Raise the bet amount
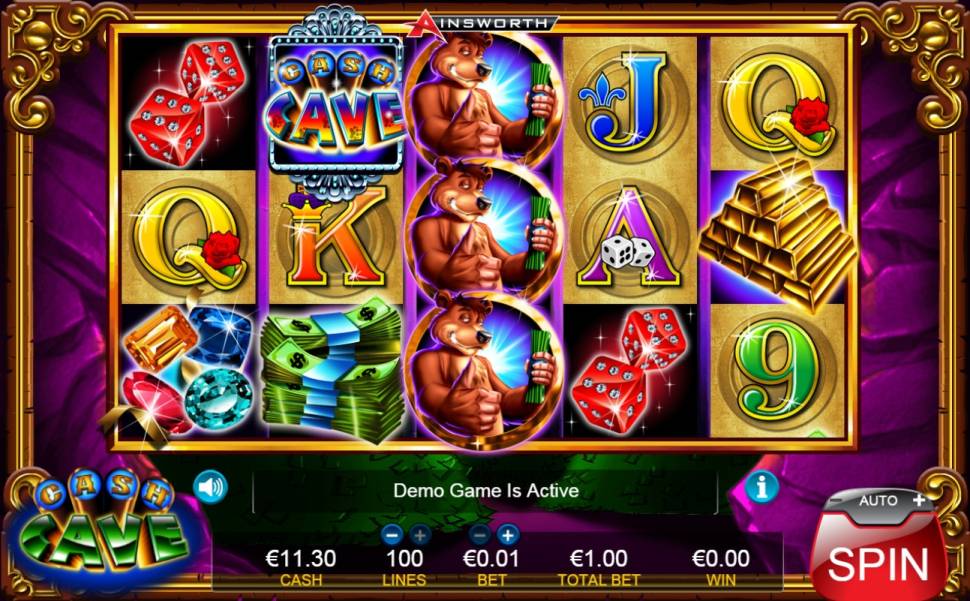This screenshot has height=601, width=970. point(508,534)
